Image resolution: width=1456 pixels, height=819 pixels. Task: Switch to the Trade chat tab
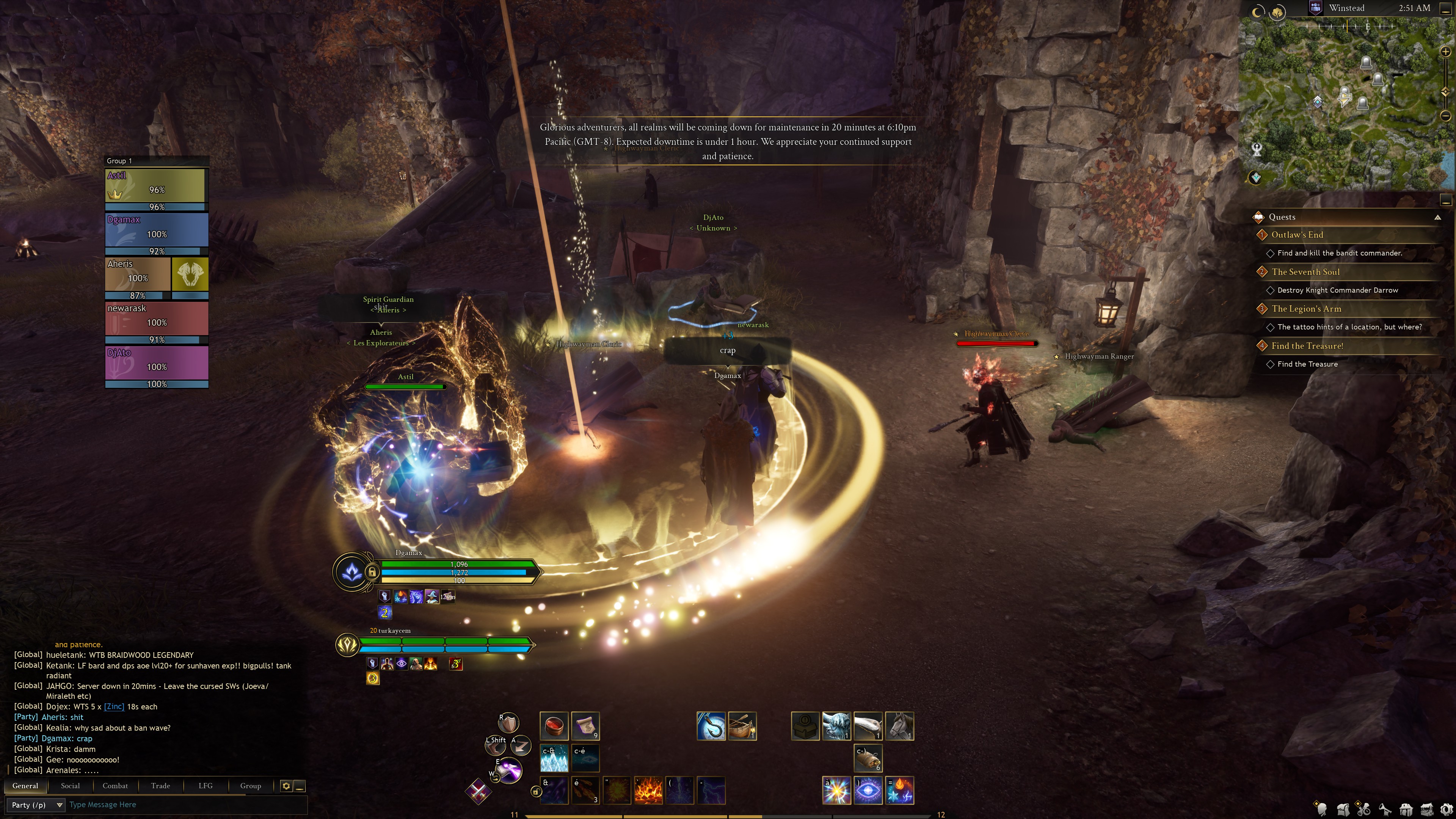point(160,786)
